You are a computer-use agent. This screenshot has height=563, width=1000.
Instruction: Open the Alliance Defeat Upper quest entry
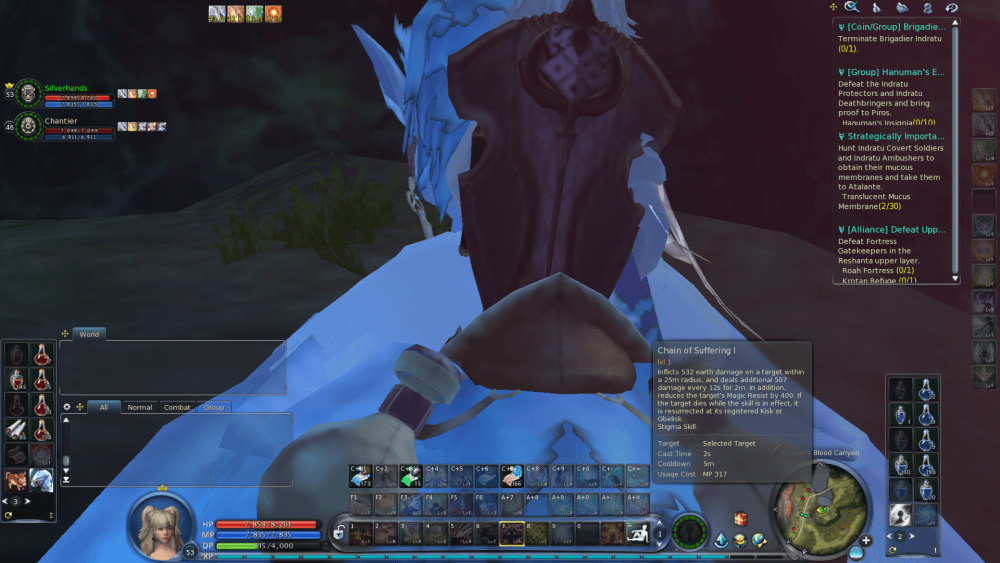tap(895, 229)
